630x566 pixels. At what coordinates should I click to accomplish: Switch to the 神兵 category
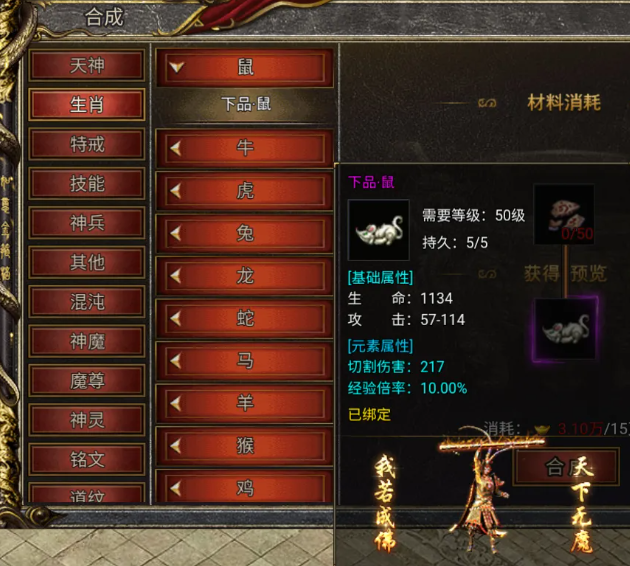point(87,223)
